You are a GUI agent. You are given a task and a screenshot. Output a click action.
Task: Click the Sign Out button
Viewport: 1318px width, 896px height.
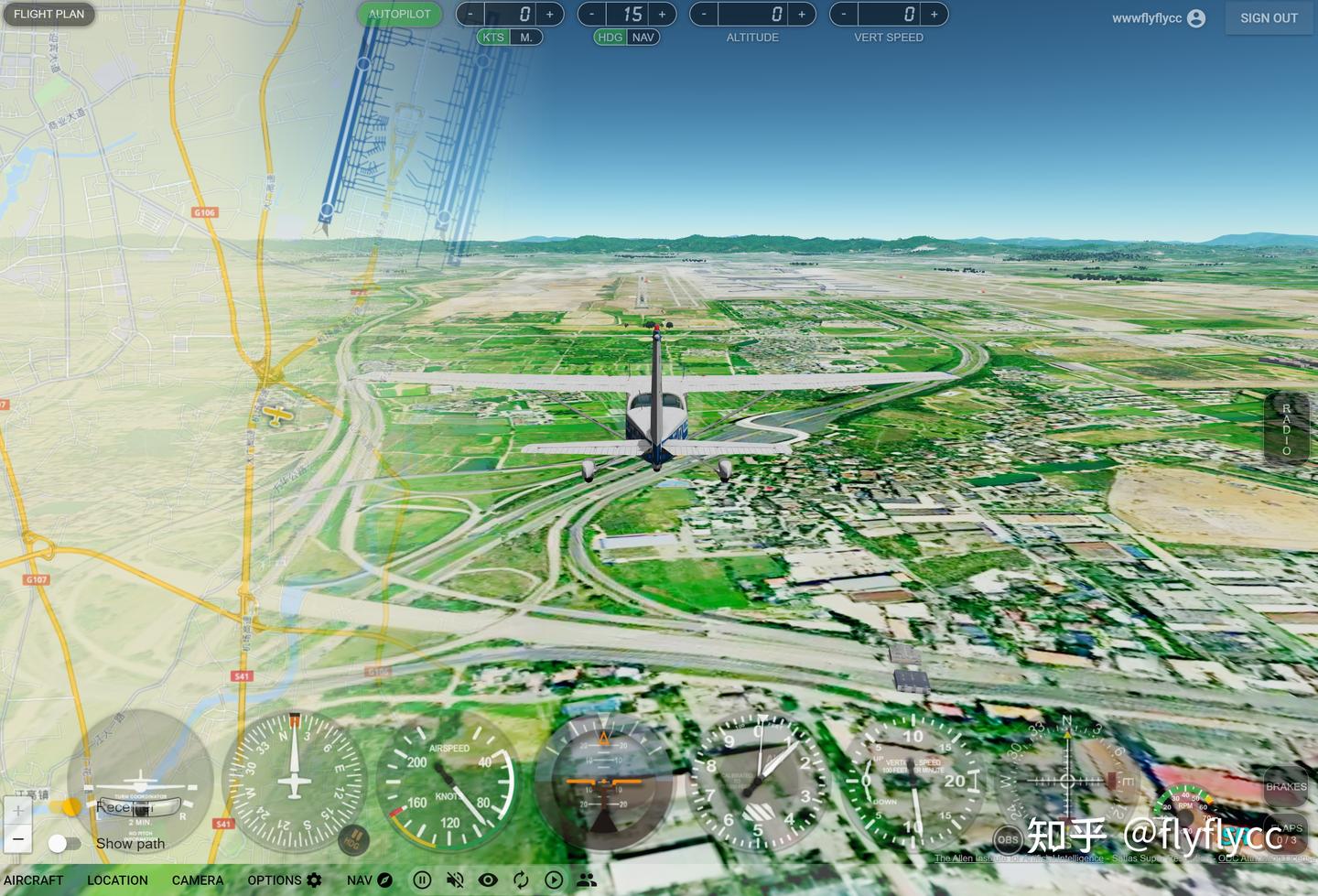1269,17
